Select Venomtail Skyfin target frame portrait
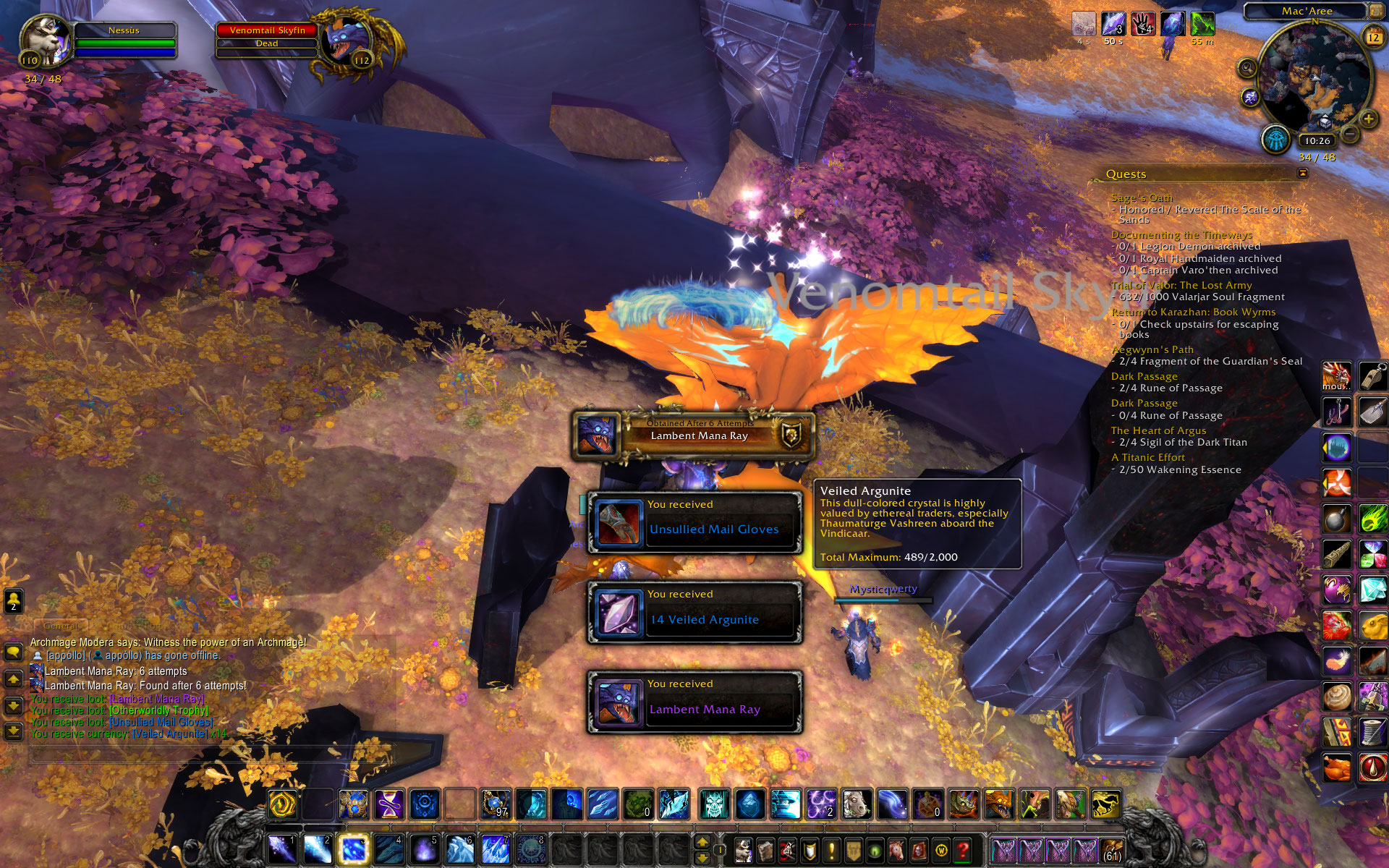Viewport: 1389px width, 868px height. pyautogui.click(x=347, y=41)
